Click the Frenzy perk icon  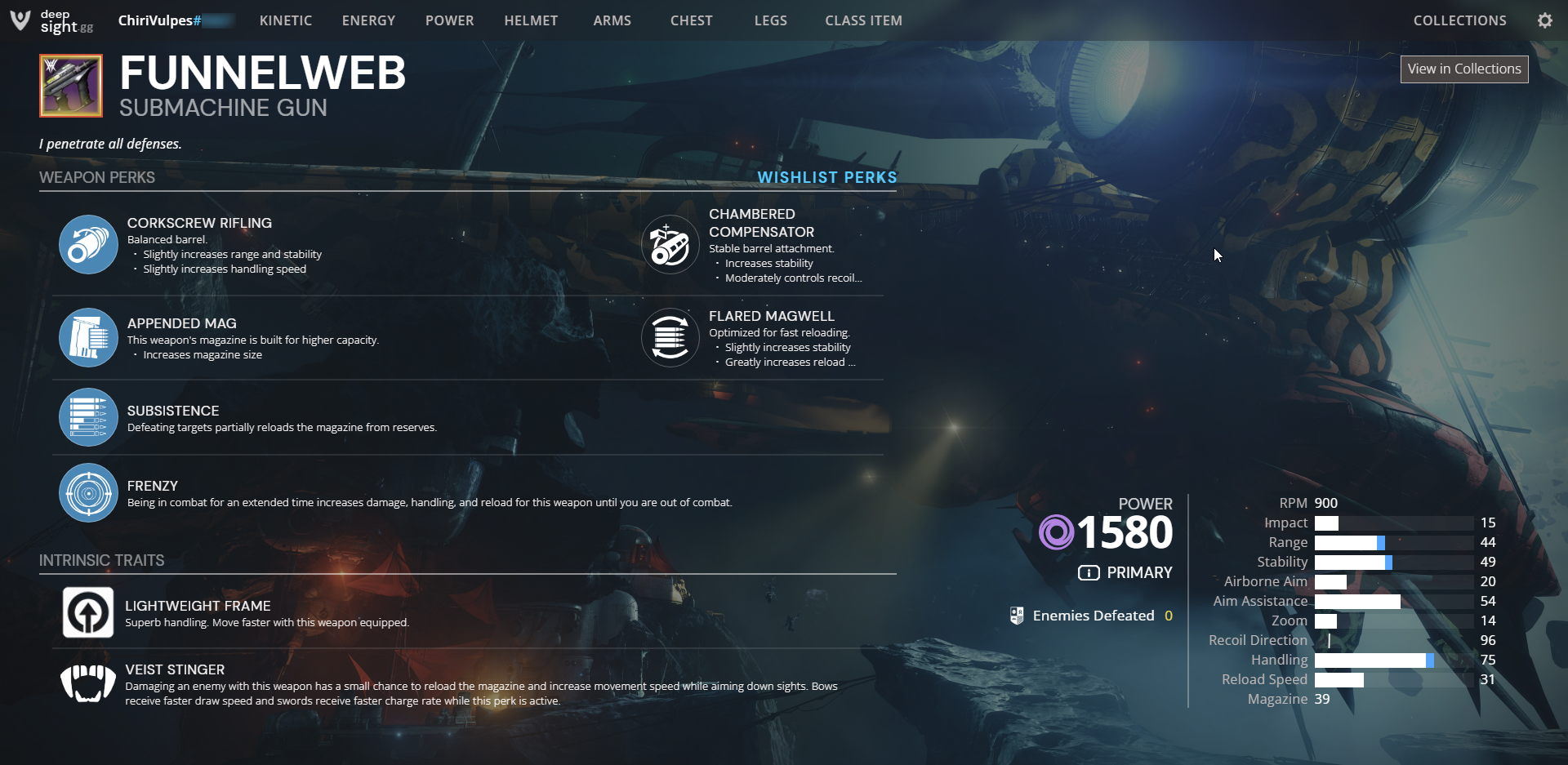pyautogui.click(x=88, y=492)
